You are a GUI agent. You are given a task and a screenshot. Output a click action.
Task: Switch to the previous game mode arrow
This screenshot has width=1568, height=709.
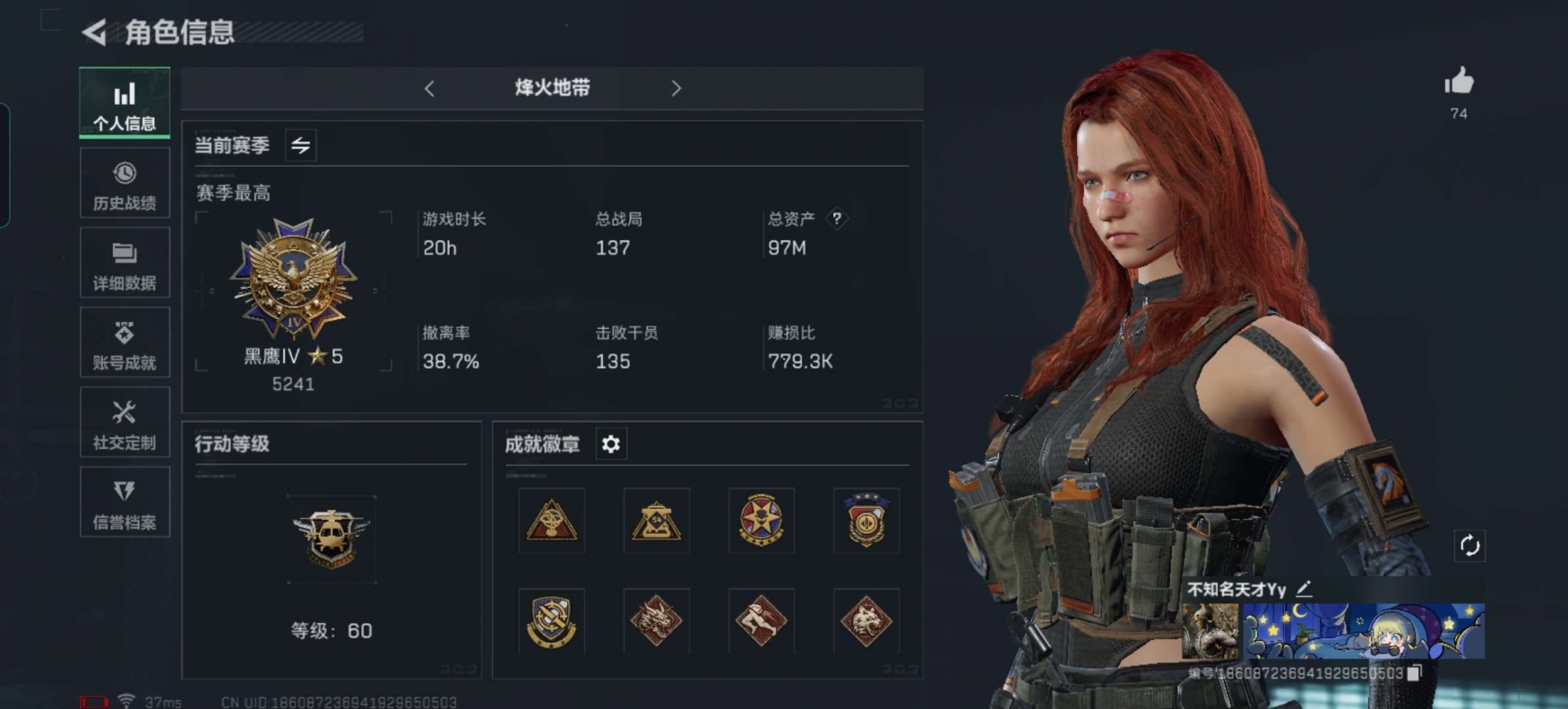(430, 89)
